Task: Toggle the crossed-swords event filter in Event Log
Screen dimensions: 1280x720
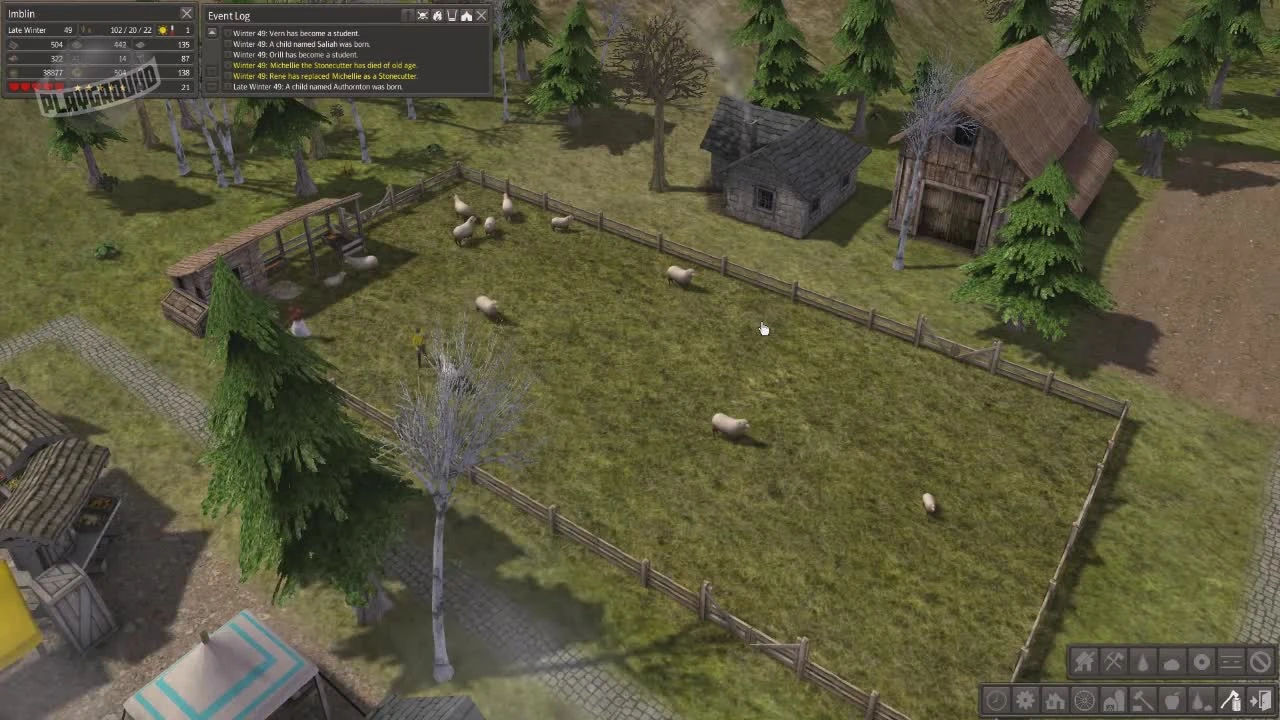Action: click(x=421, y=15)
